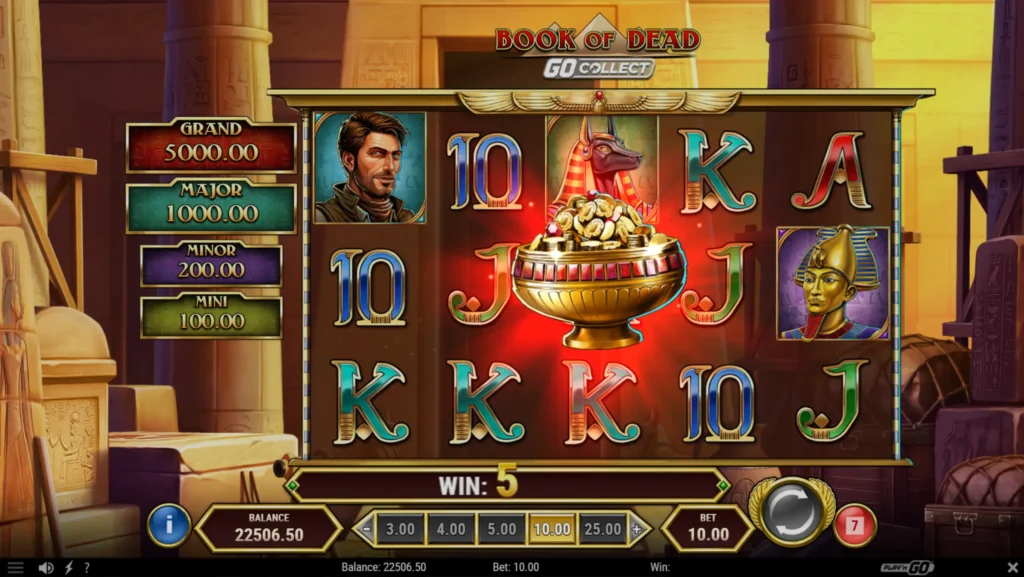
Task: Pick the 25.00 bet amount
Action: click(x=604, y=528)
